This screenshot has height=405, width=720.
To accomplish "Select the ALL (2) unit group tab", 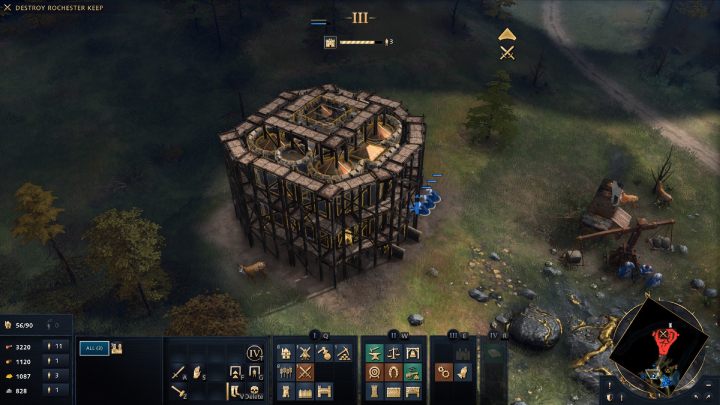I will pos(93,347).
